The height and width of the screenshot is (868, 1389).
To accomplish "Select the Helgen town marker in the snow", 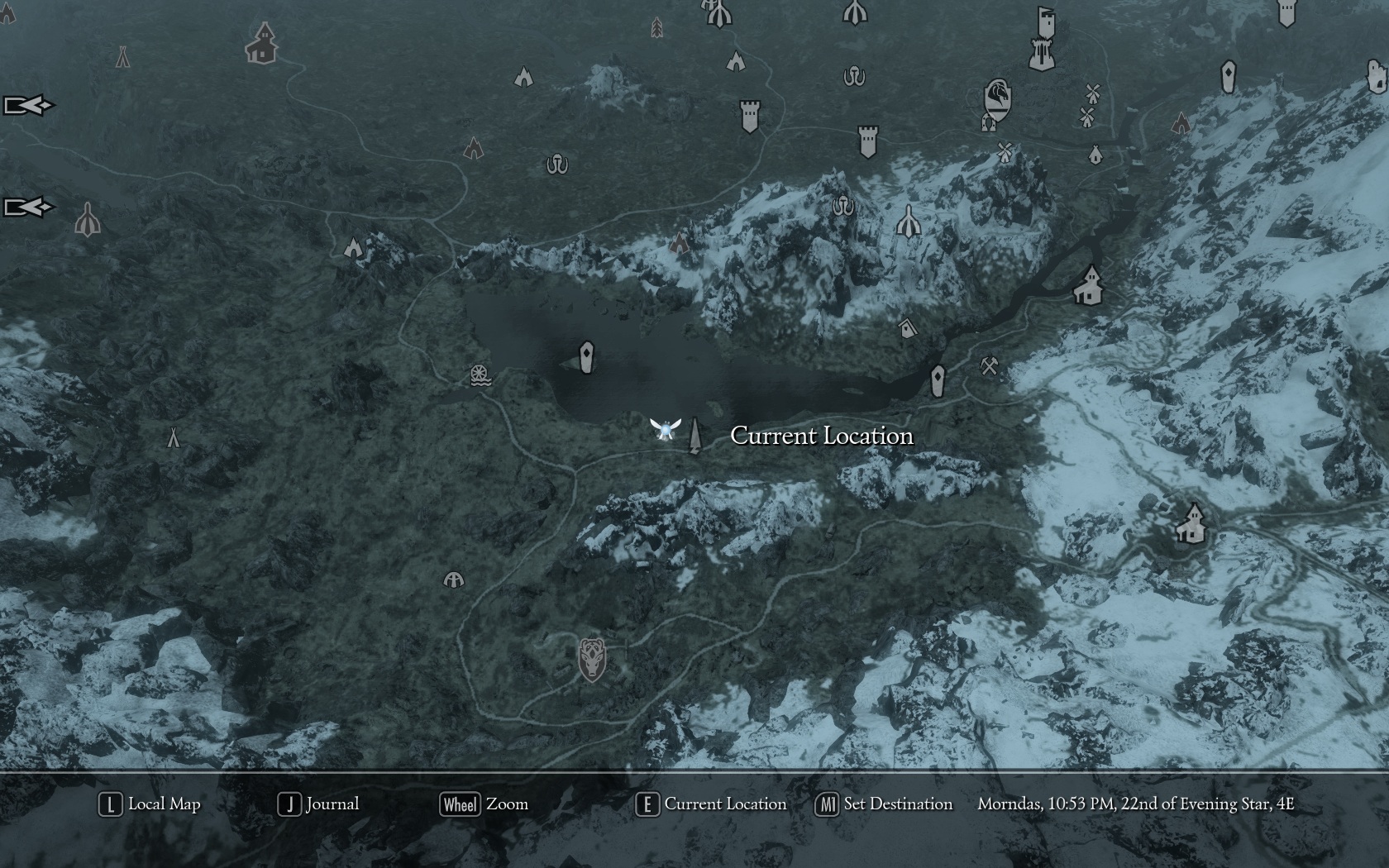I will 1191,523.
